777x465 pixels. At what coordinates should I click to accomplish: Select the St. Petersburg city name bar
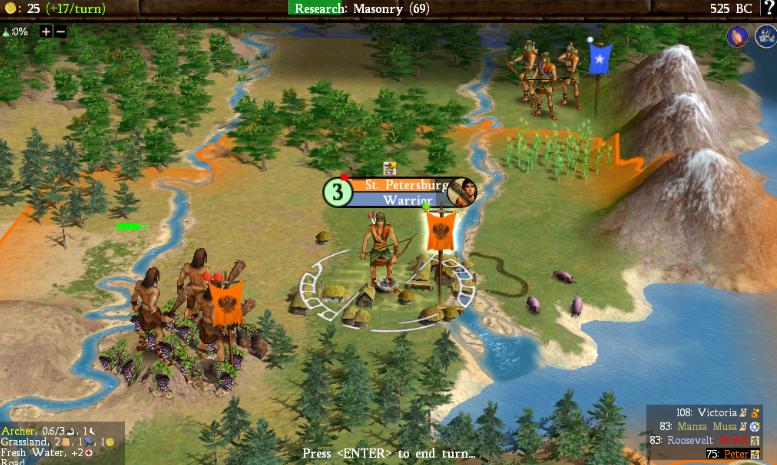(x=400, y=185)
